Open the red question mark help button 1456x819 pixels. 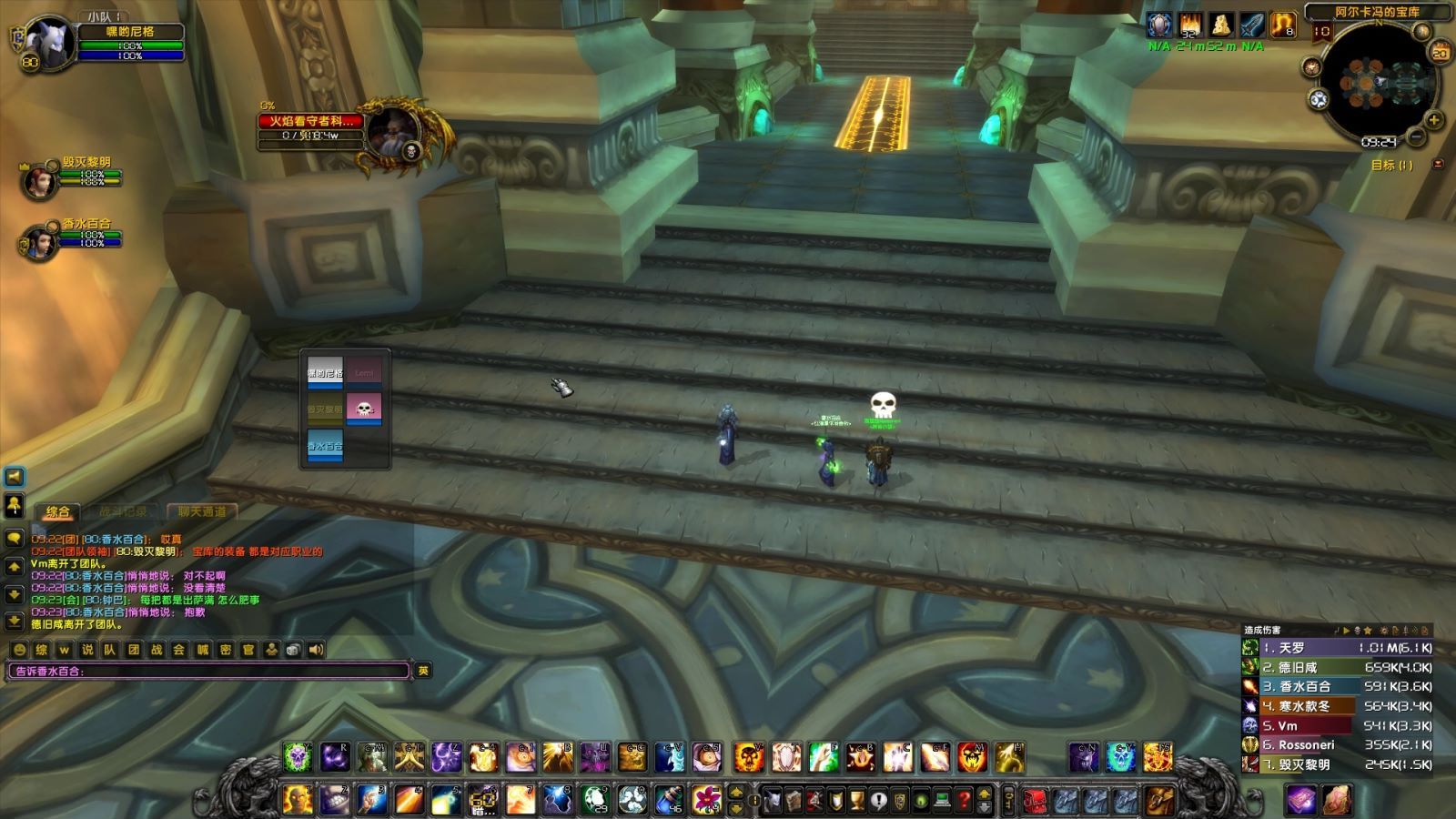964,801
